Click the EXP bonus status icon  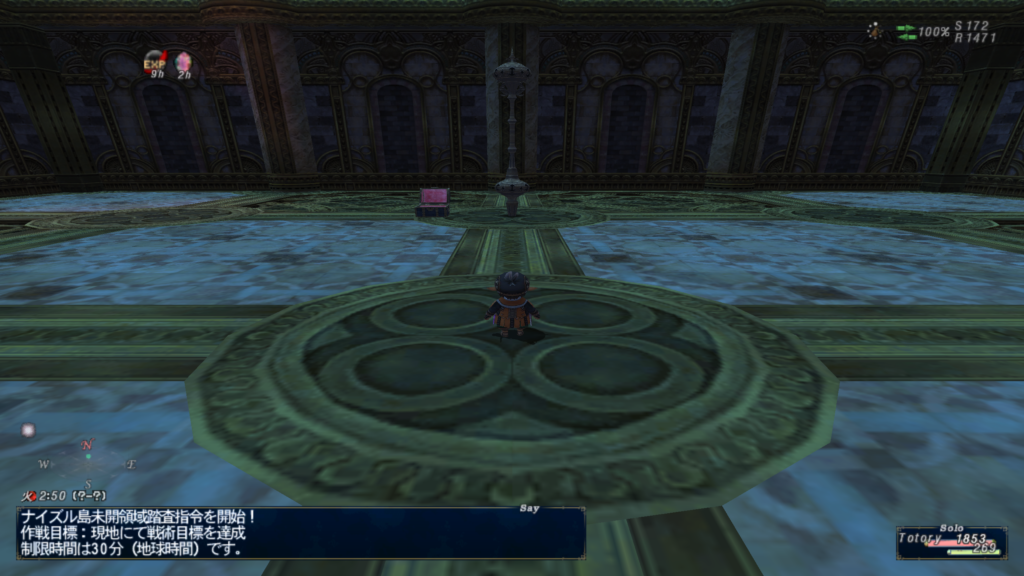(154, 63)
